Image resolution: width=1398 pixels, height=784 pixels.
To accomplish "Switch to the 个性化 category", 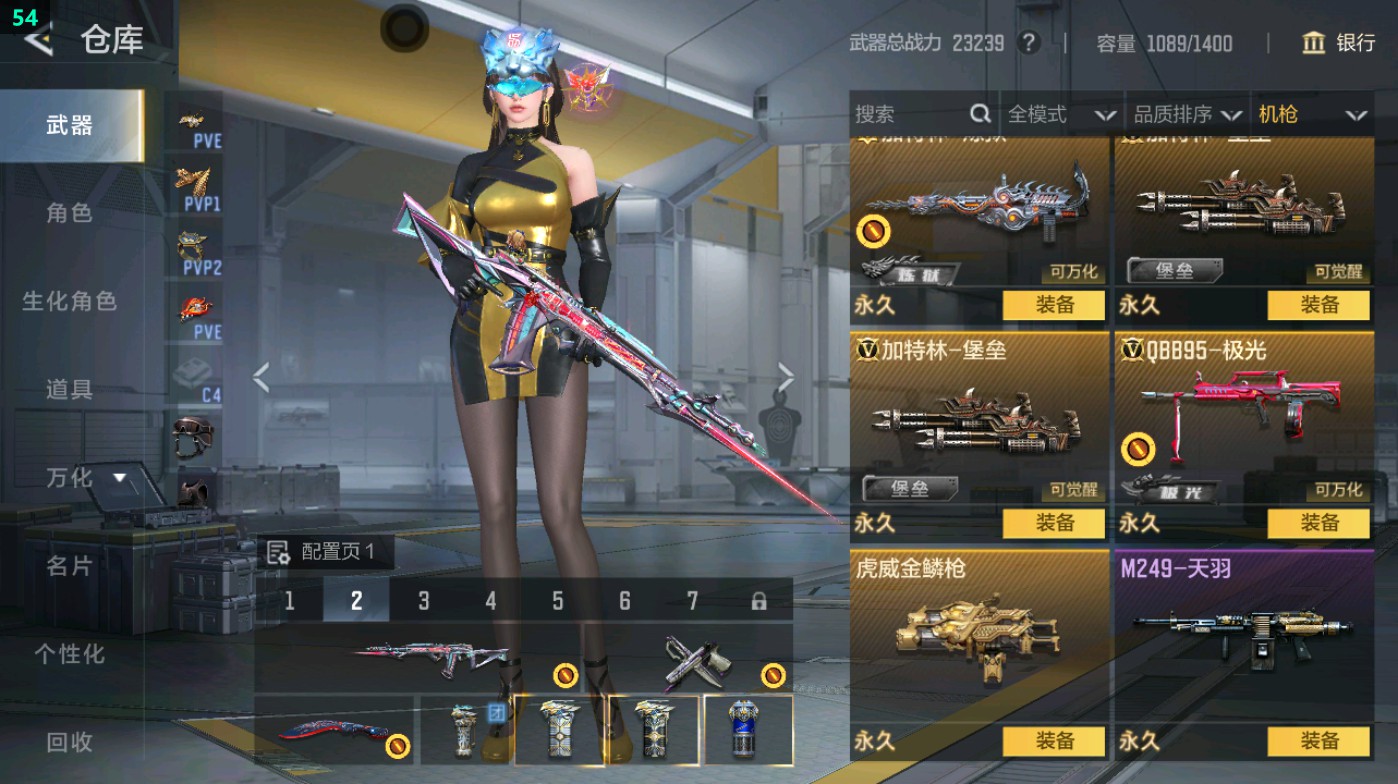I will pos(69,654).
